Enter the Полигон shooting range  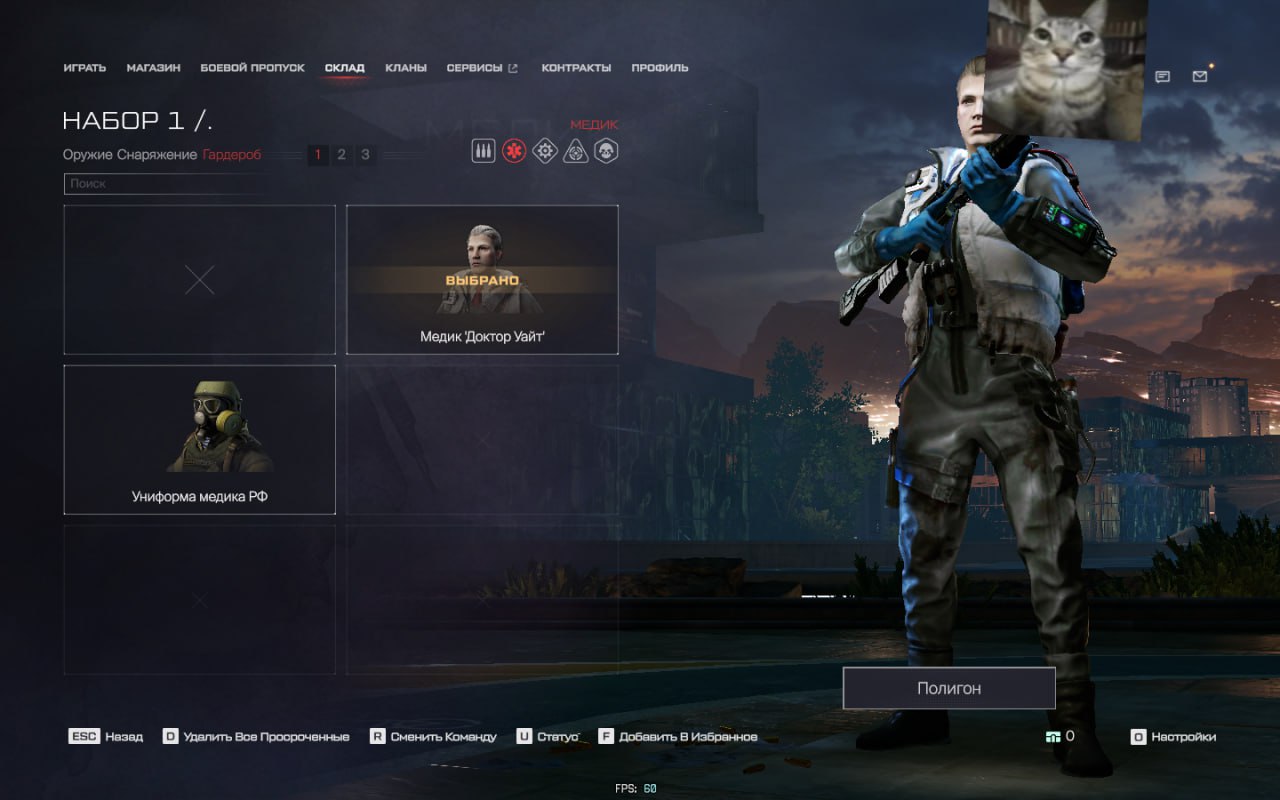(948, 688)
